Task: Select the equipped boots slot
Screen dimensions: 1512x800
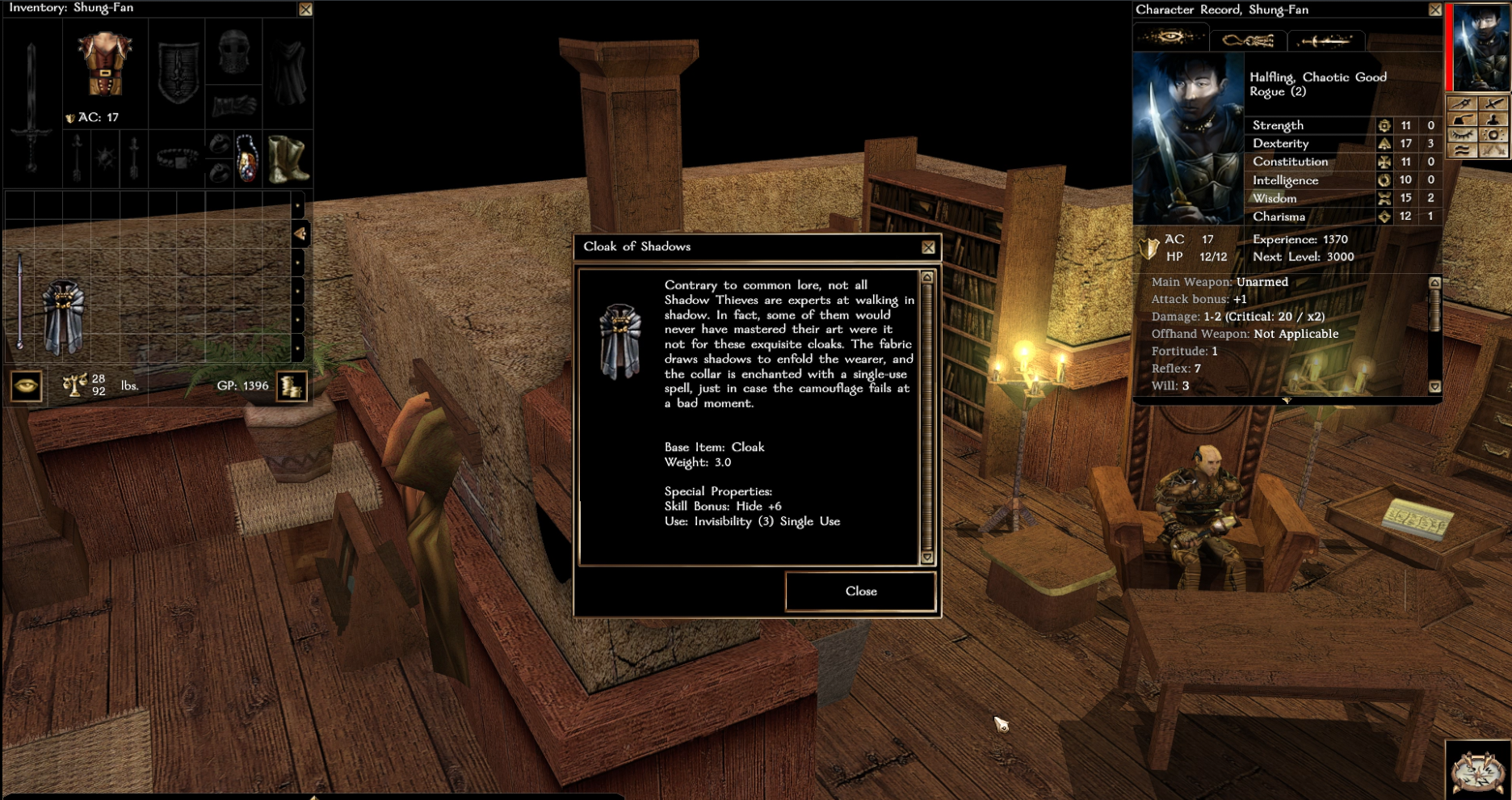Action: pyautogui.click(x=287, y=158)
